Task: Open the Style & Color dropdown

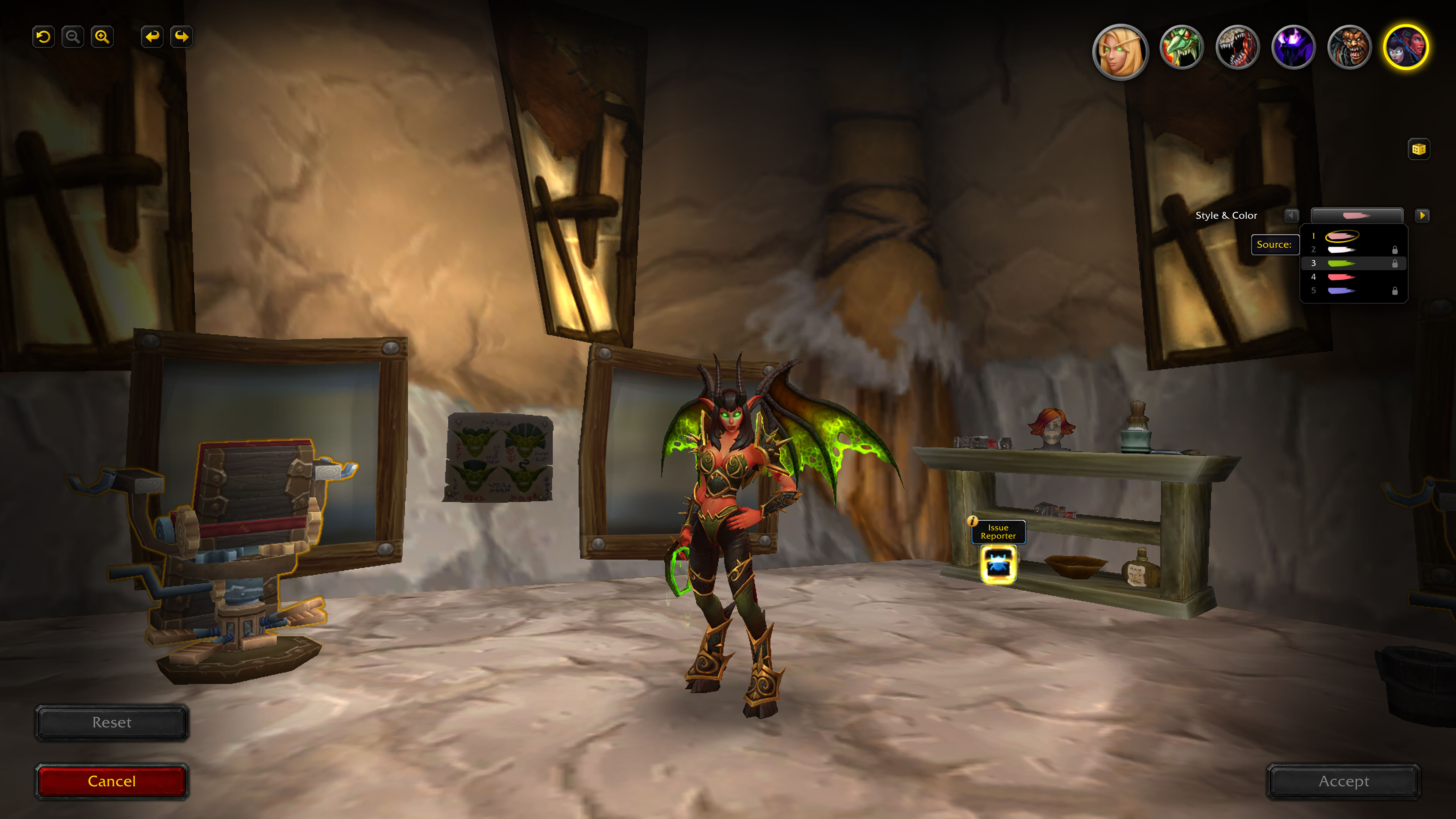Action: pyautogui.click(x=1357, y=215)
